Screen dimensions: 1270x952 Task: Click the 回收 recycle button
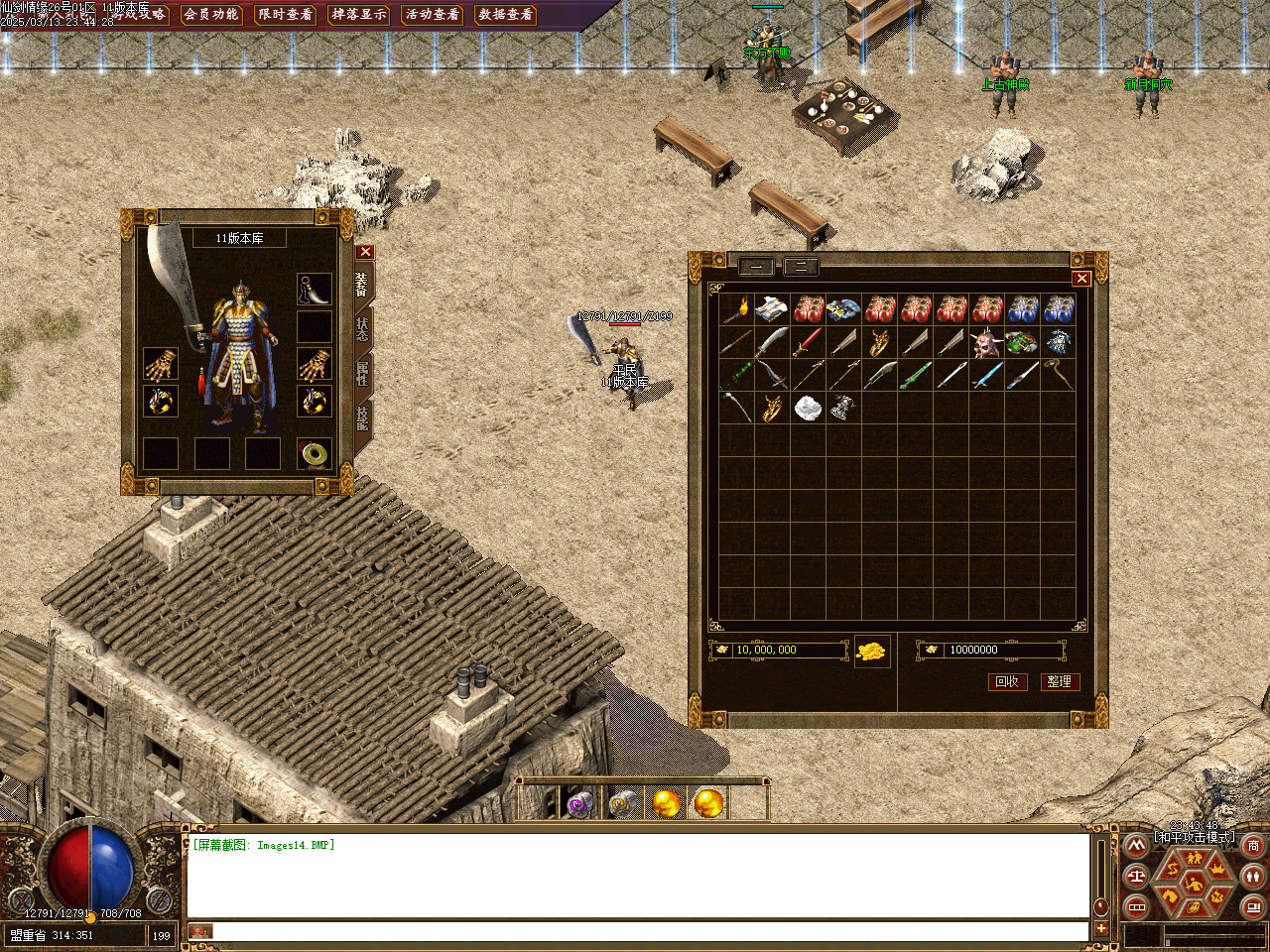click(x=1006, y=681)
